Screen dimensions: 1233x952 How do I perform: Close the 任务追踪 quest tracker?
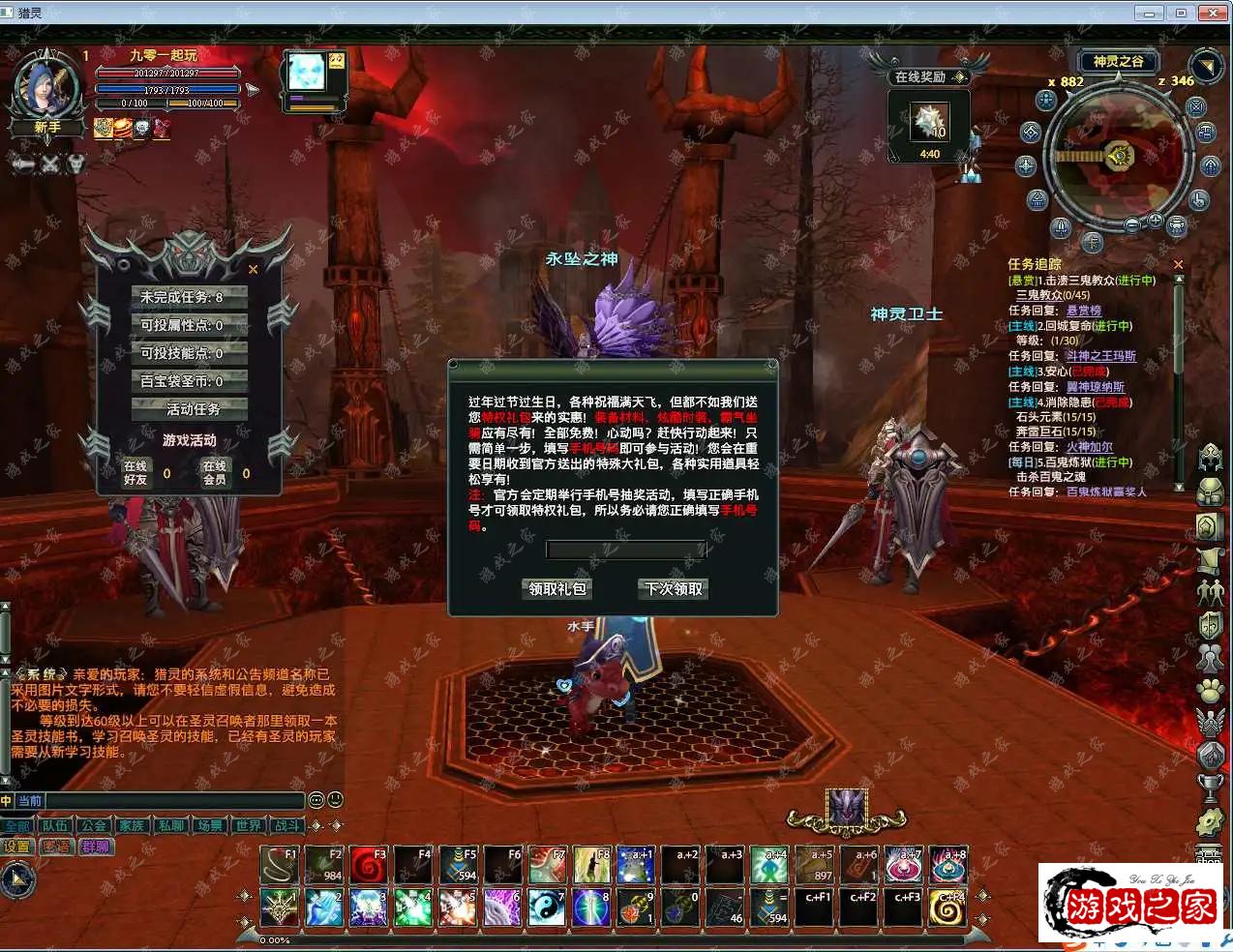(1178, 264)
